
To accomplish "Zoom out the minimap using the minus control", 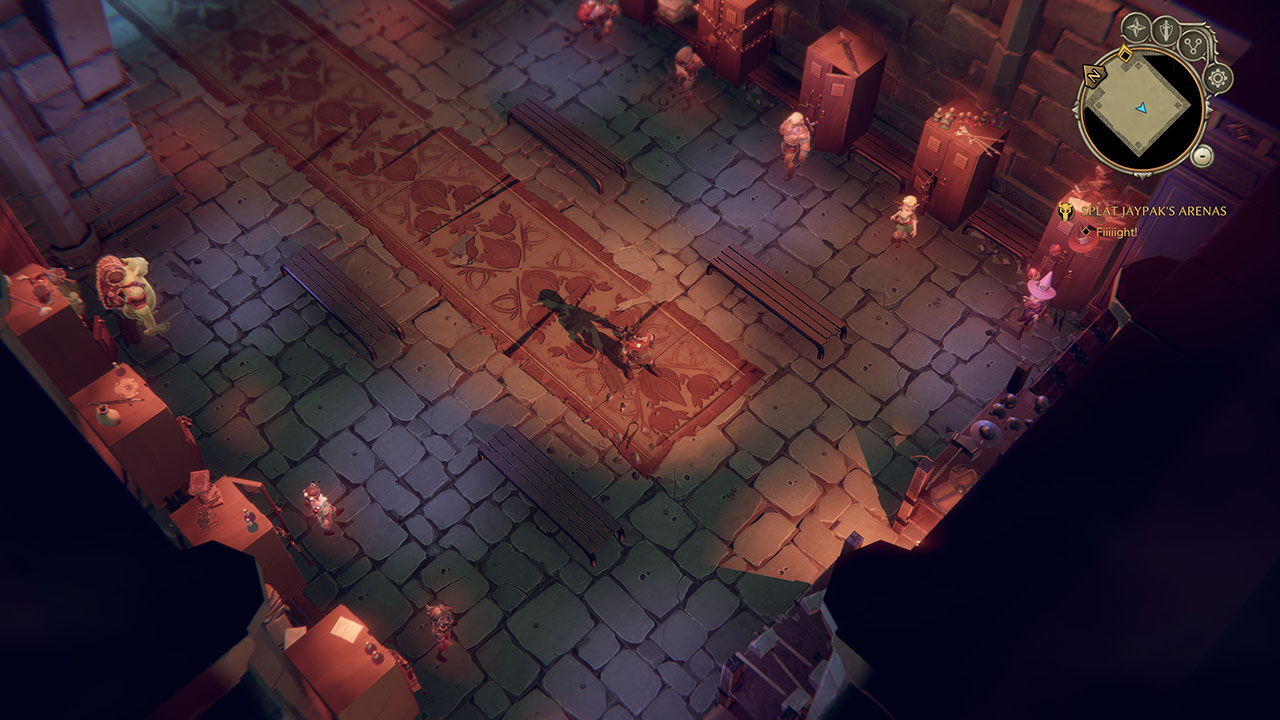I will tap(1202, 156).
